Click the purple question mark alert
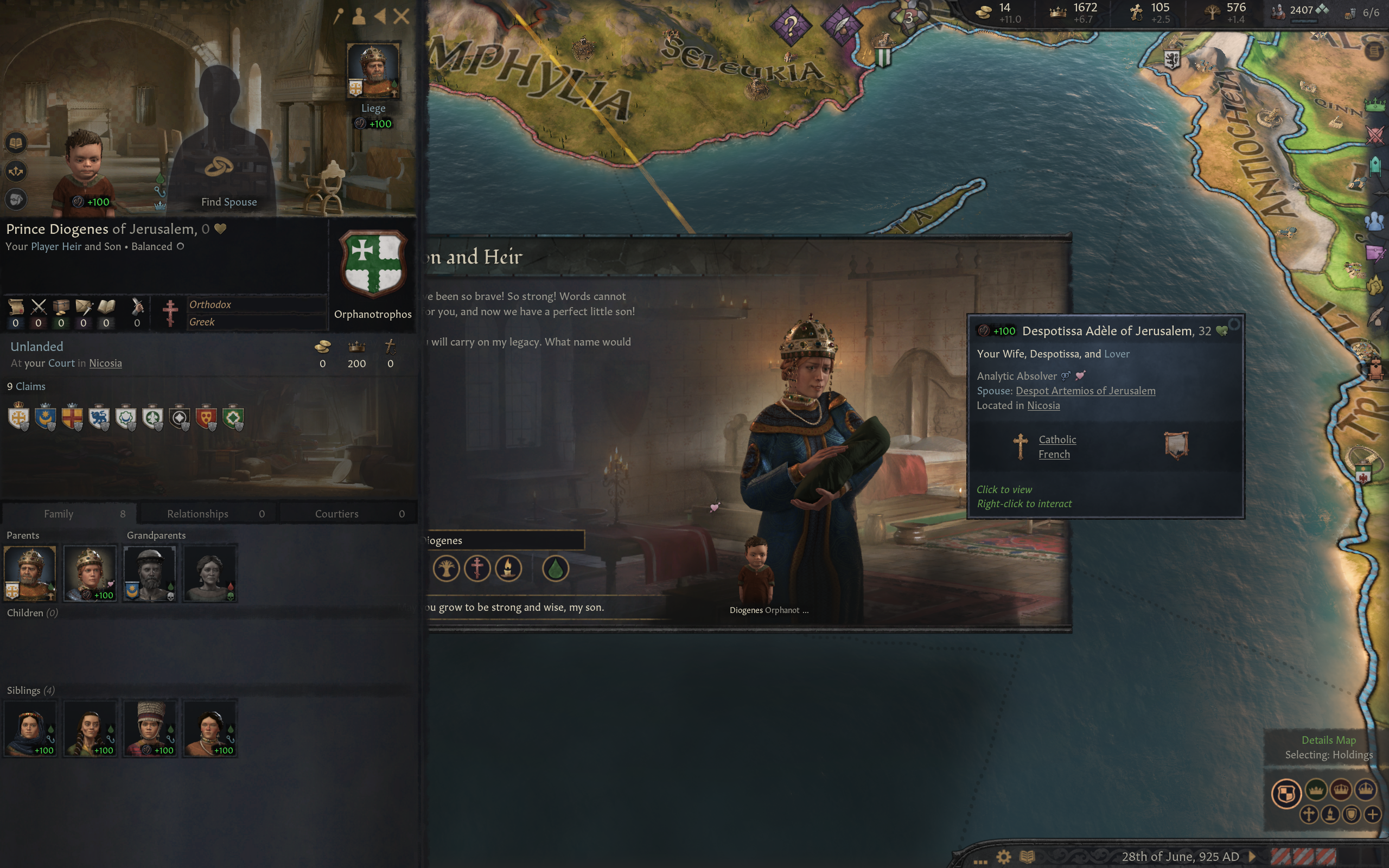Viewport: 1389px width, 868px height. pyautogui.click(x=791, y=25)
